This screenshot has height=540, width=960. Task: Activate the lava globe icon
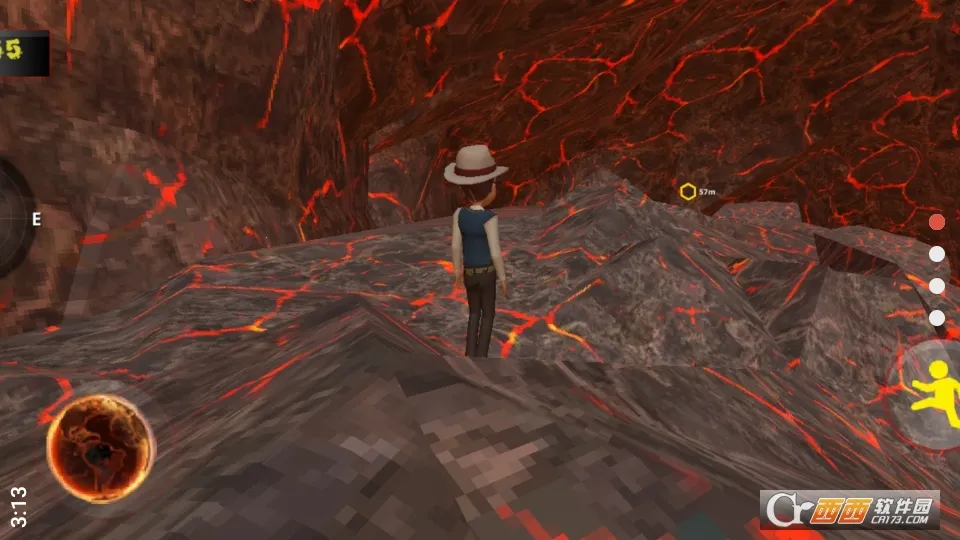[x=100, y=447]
